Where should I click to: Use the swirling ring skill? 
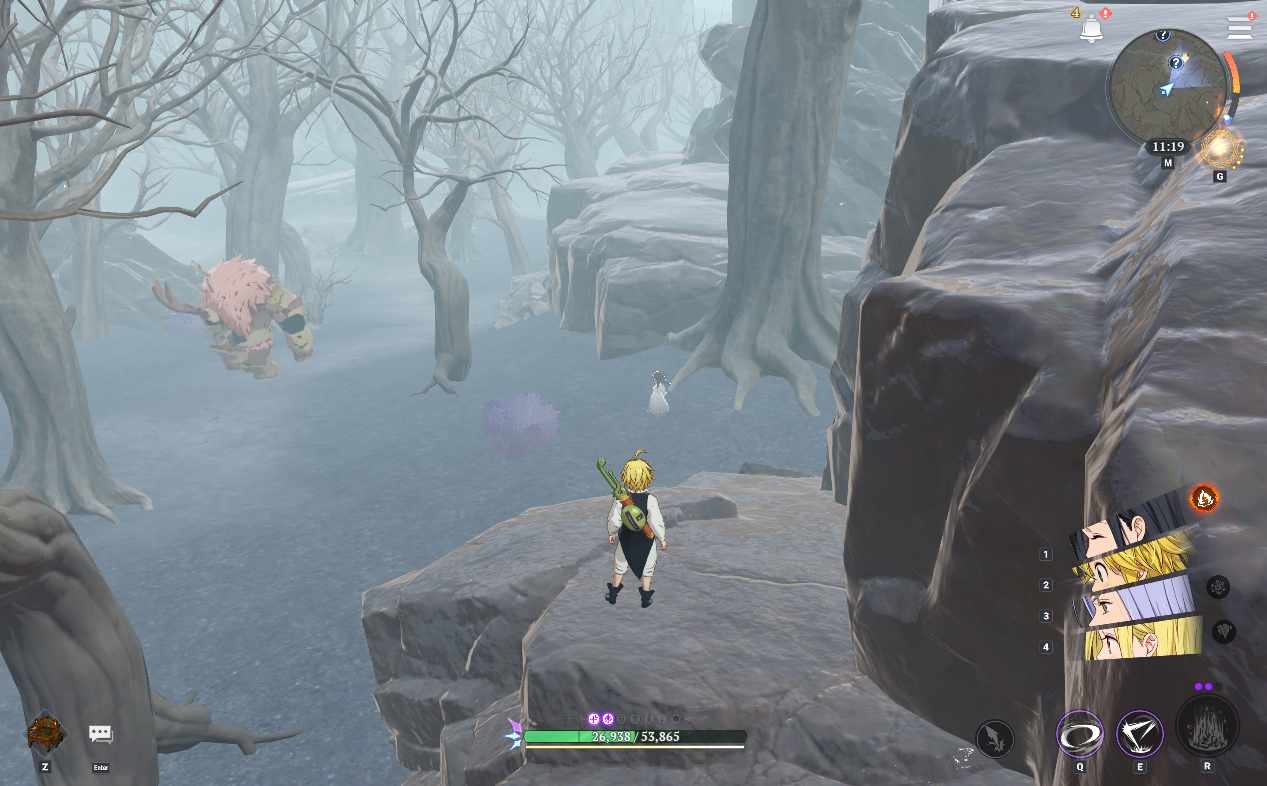1080,735
